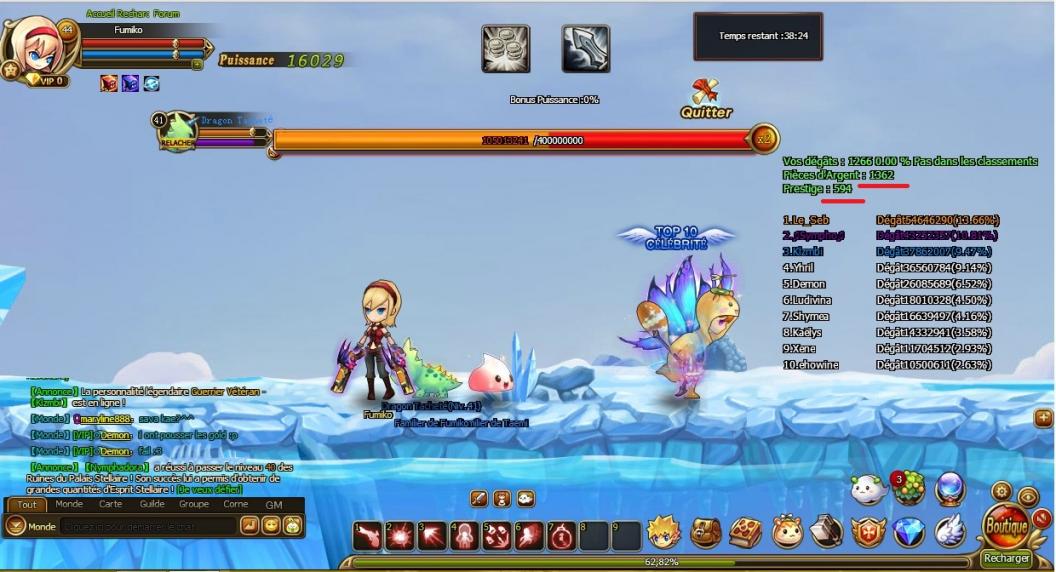Open the gear settings button
Image resolution: width=1056 pixels, height=572 pixels.
(x=1001, y=490)
